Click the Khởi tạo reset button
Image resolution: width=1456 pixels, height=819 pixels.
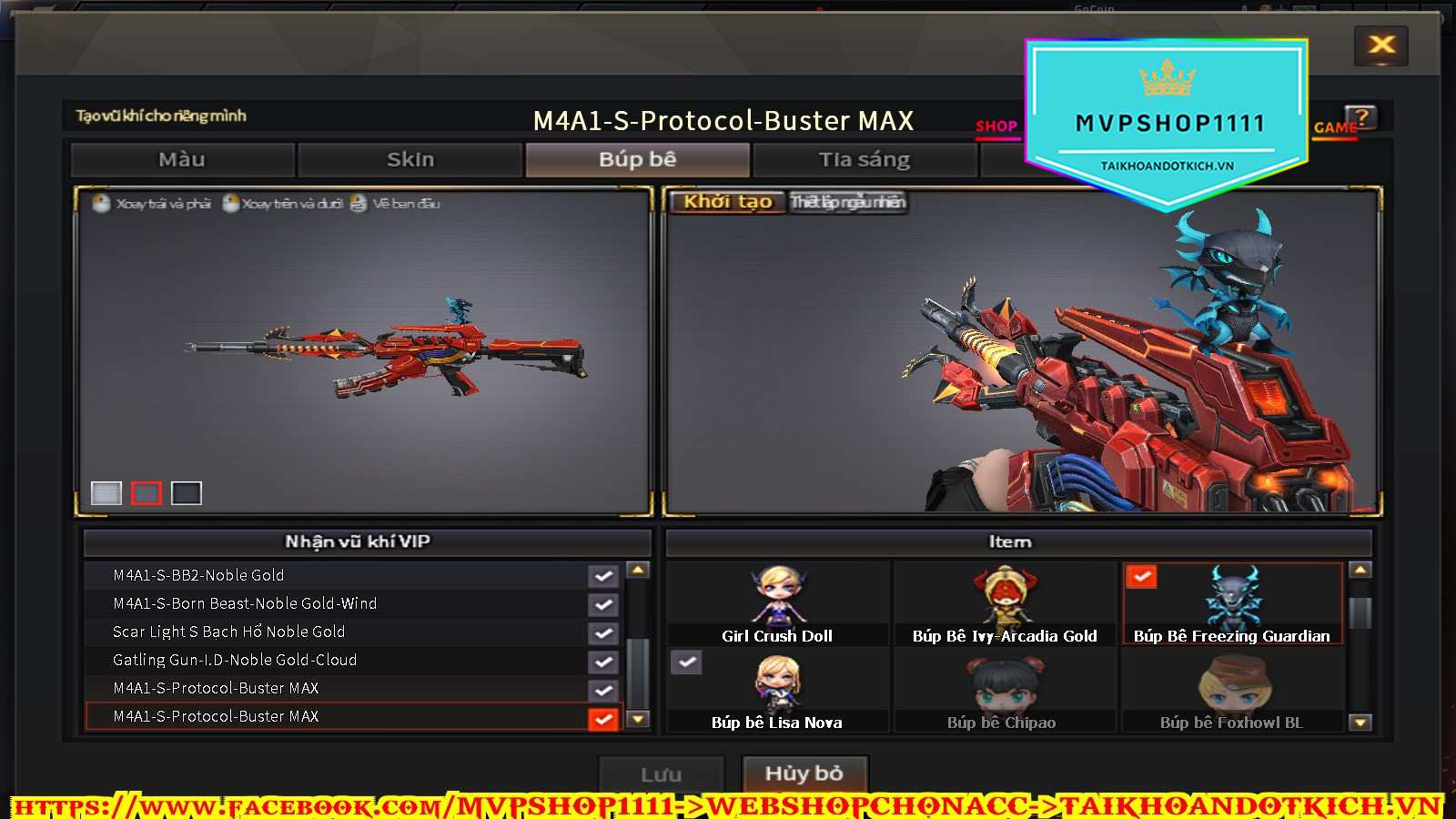(727, 202)
